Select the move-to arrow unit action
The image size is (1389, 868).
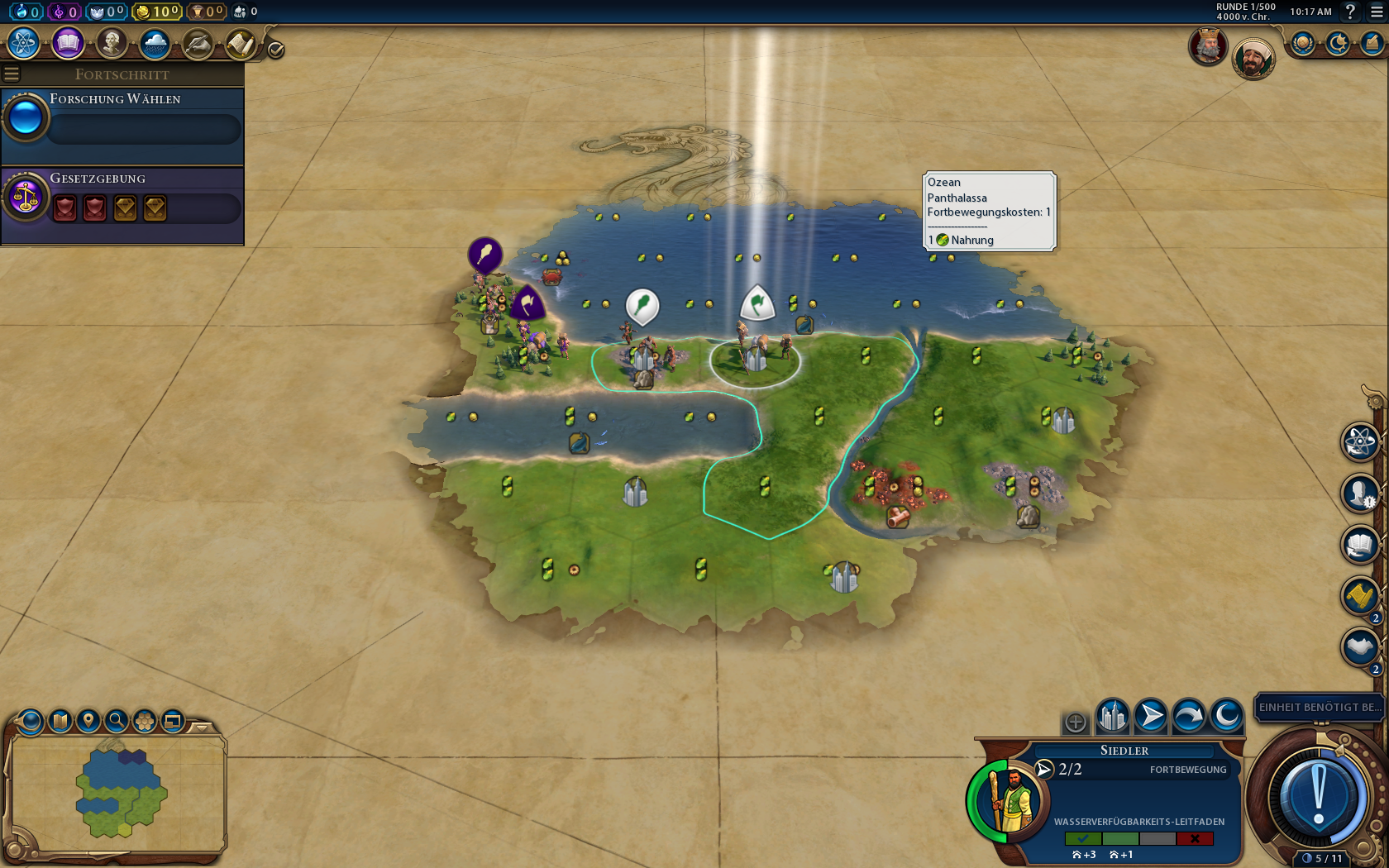(x=1151, y=716)
